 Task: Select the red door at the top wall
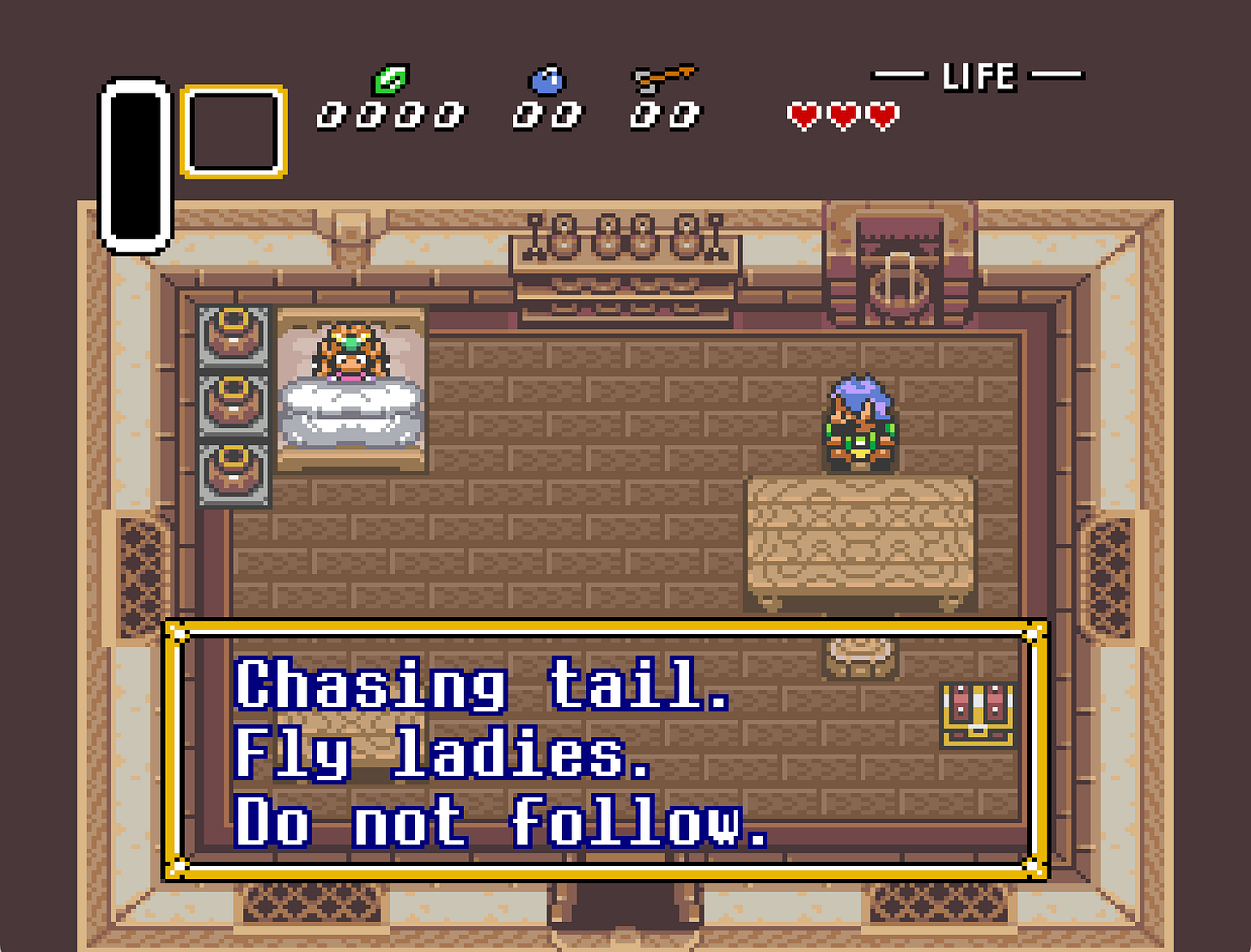point(899,258)
